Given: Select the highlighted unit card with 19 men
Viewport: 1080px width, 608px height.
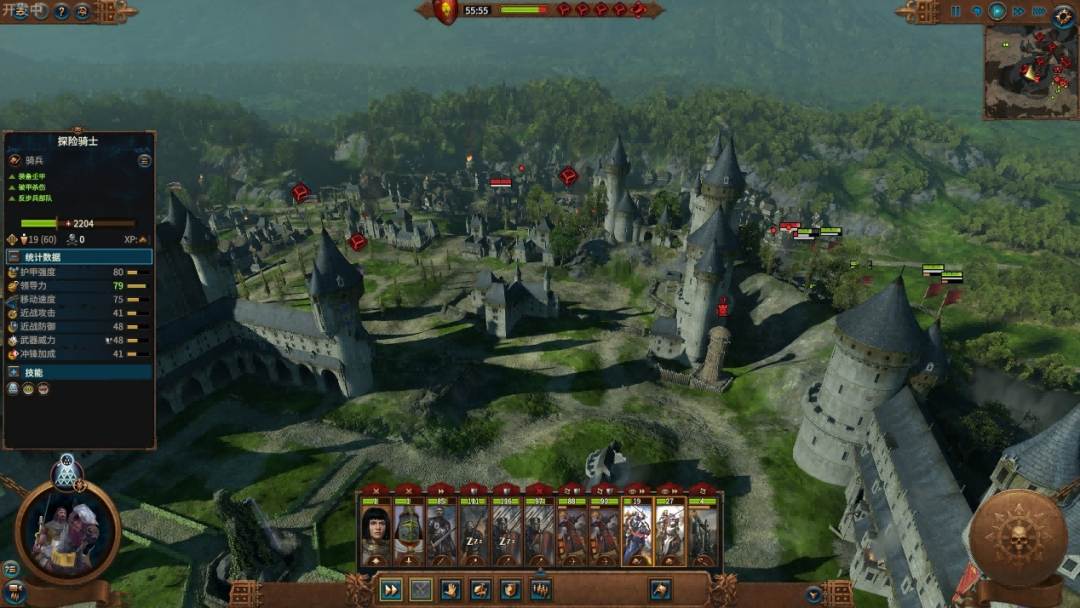Looking at the screenshot, I should tap(637, 532).
